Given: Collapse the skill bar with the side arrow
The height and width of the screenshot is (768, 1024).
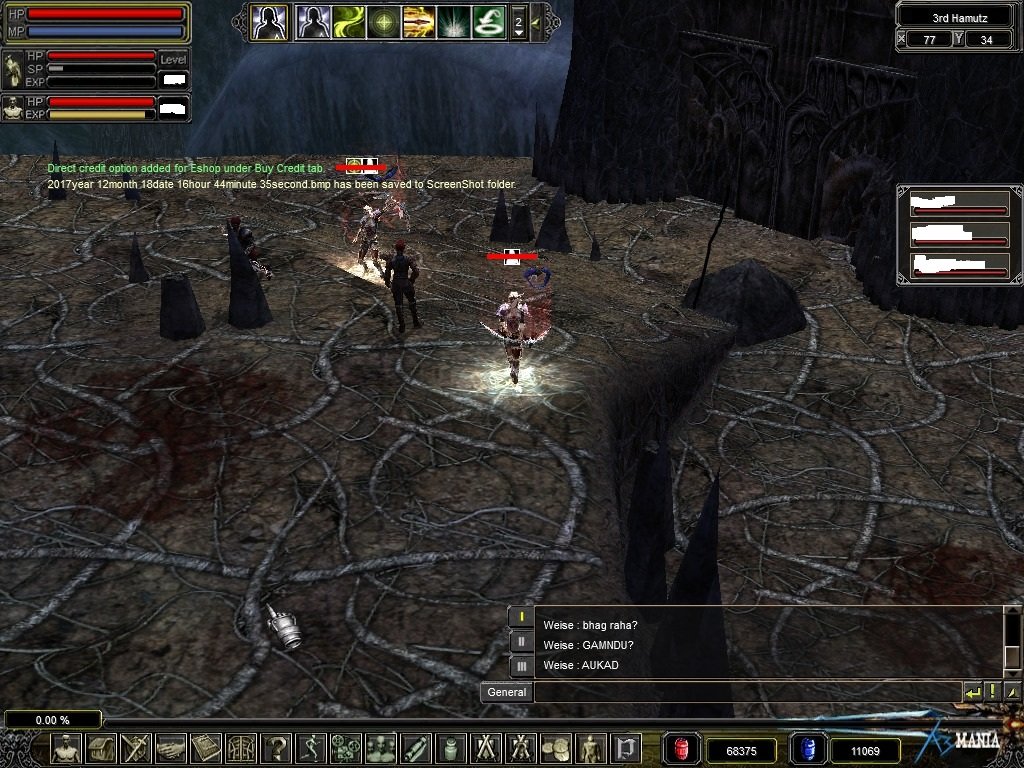Looking at the screenshot, I should pyautogui.click(x=536, y=21).
